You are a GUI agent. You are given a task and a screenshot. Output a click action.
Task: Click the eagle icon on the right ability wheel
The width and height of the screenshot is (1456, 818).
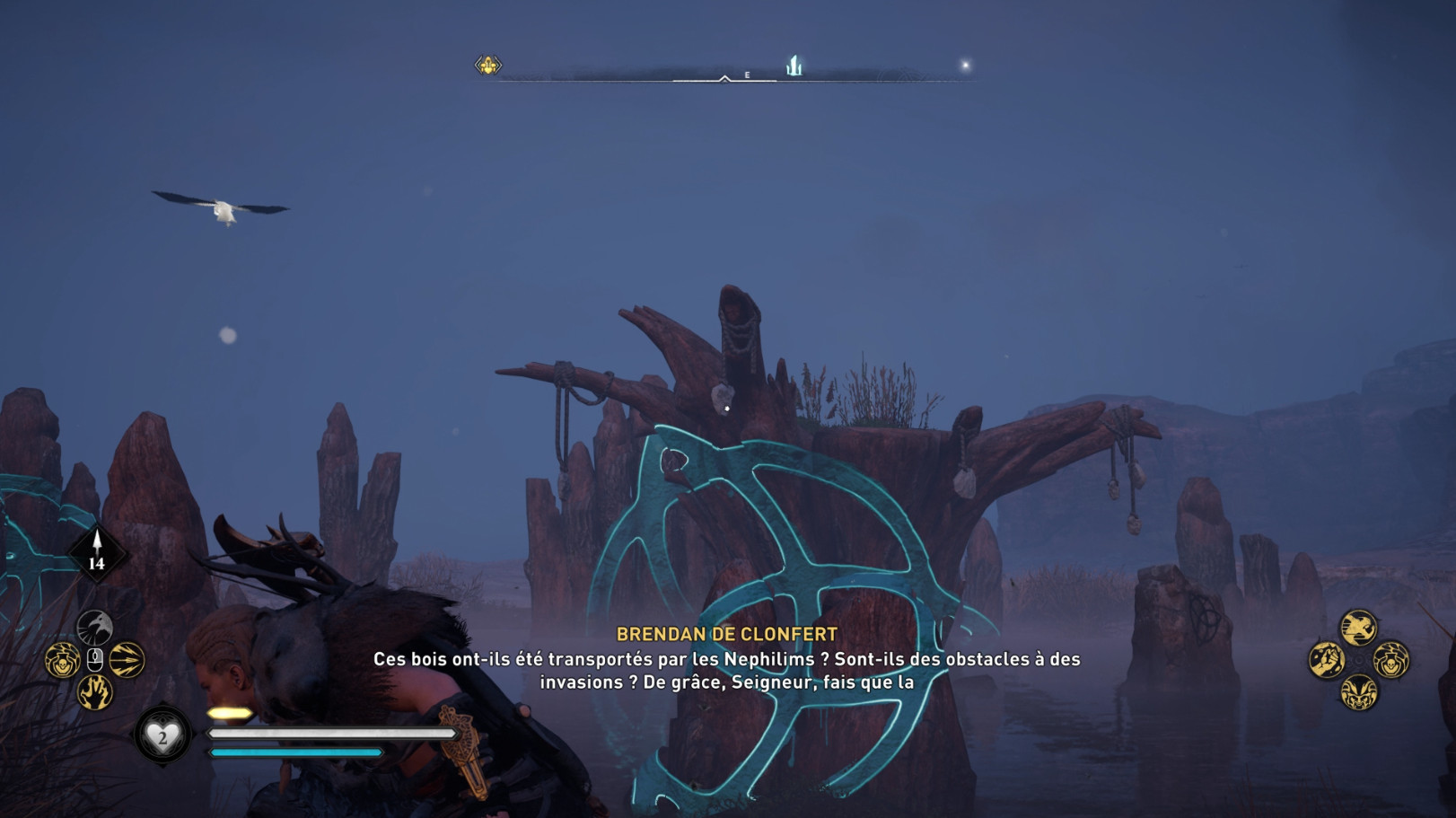click(1358, 627)
